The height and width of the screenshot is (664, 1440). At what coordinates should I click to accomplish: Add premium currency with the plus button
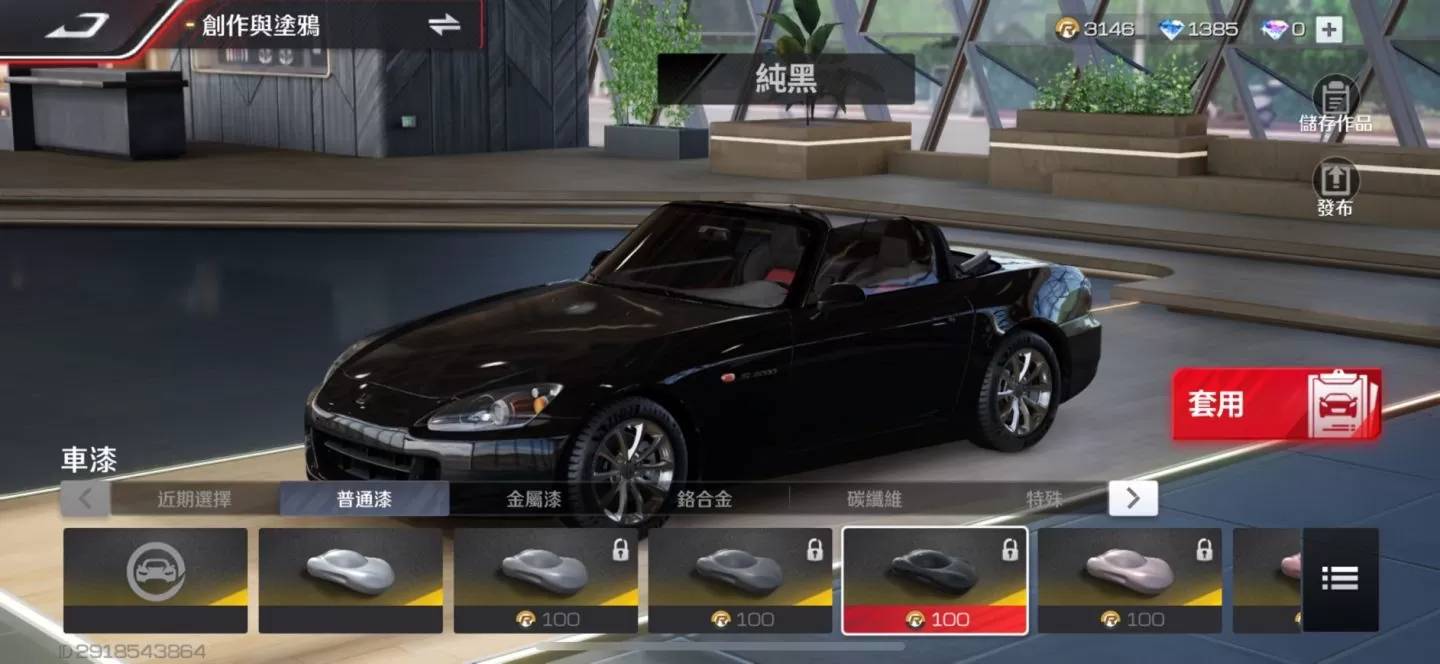pos(1328,29)
